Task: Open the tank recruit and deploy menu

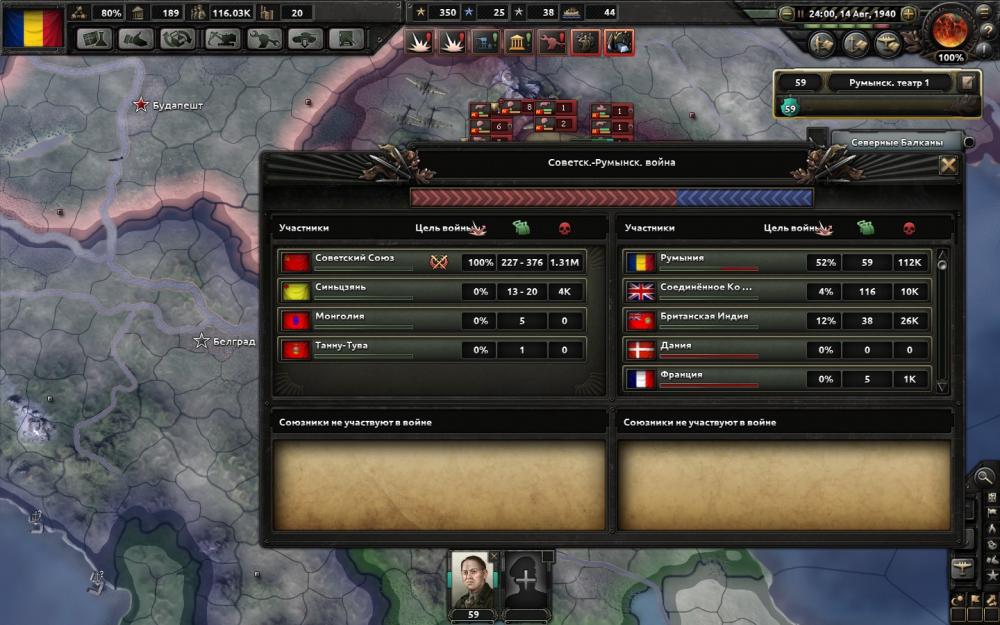Action: tap(305, 40)
